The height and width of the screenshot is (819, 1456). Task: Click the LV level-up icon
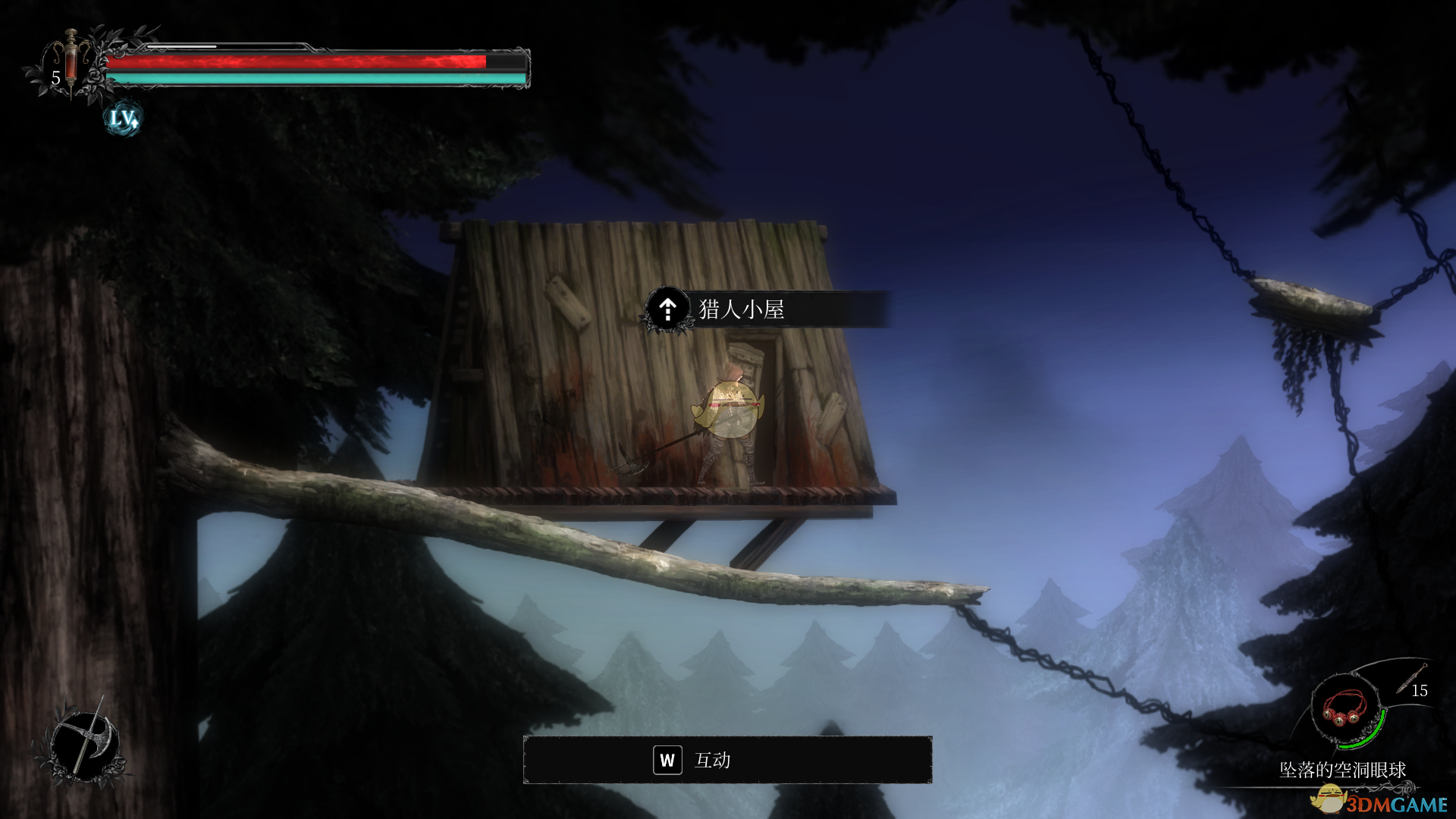[123, 119]
